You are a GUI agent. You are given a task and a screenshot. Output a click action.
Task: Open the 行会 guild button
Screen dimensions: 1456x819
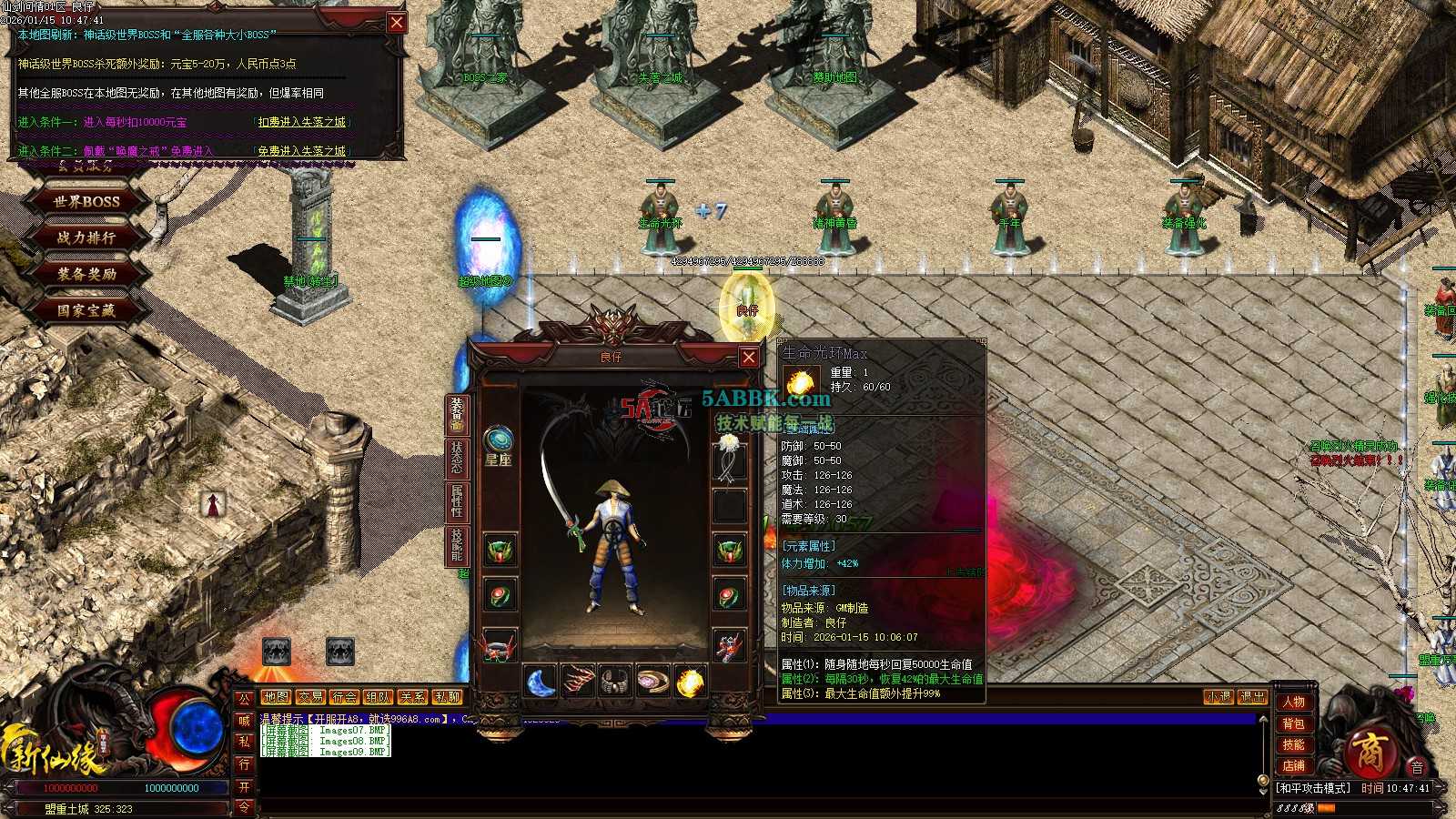[345, 697]
